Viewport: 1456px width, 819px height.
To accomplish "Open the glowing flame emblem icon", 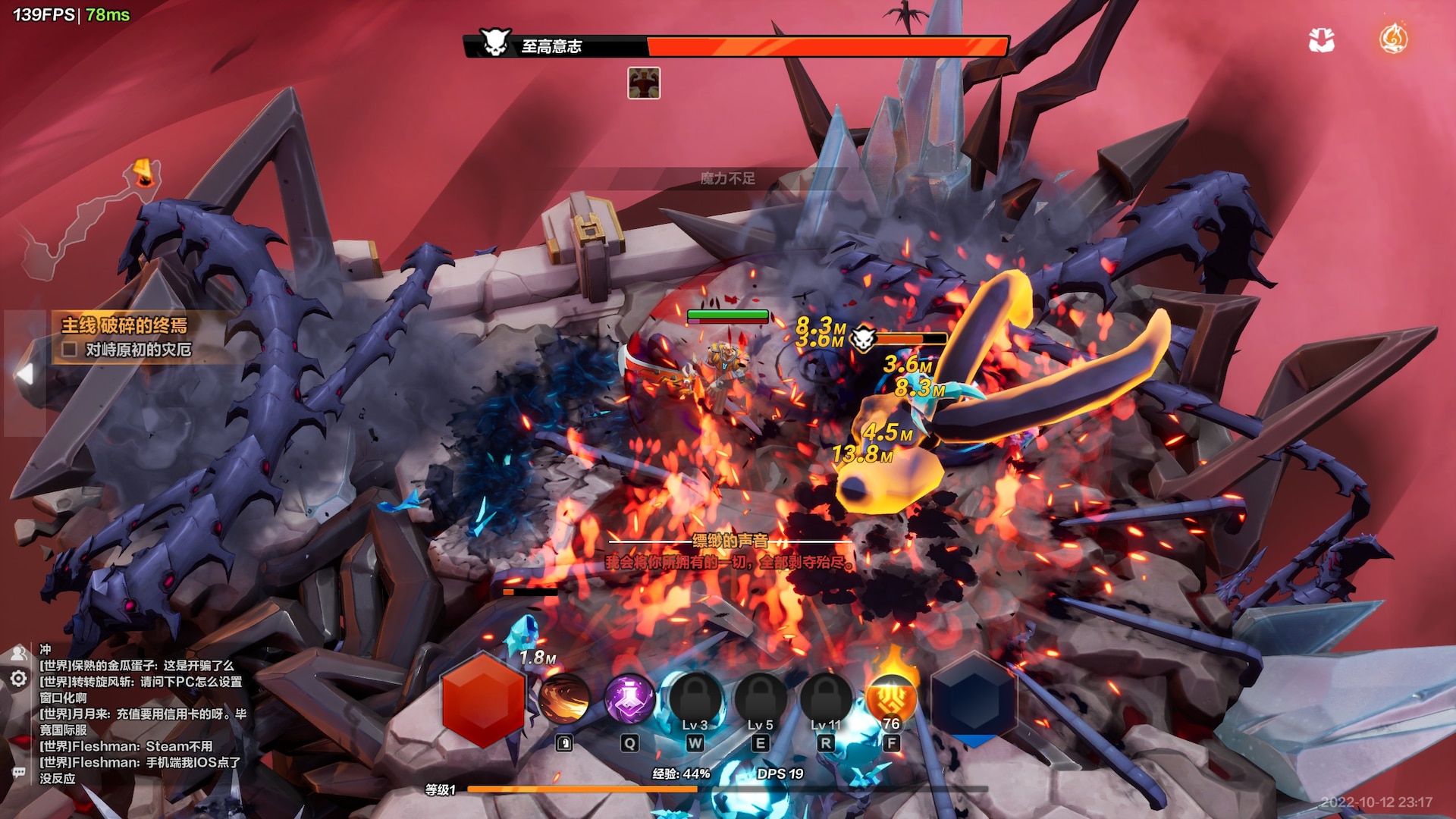I will pyautogui.click(x=1393, y=38).
